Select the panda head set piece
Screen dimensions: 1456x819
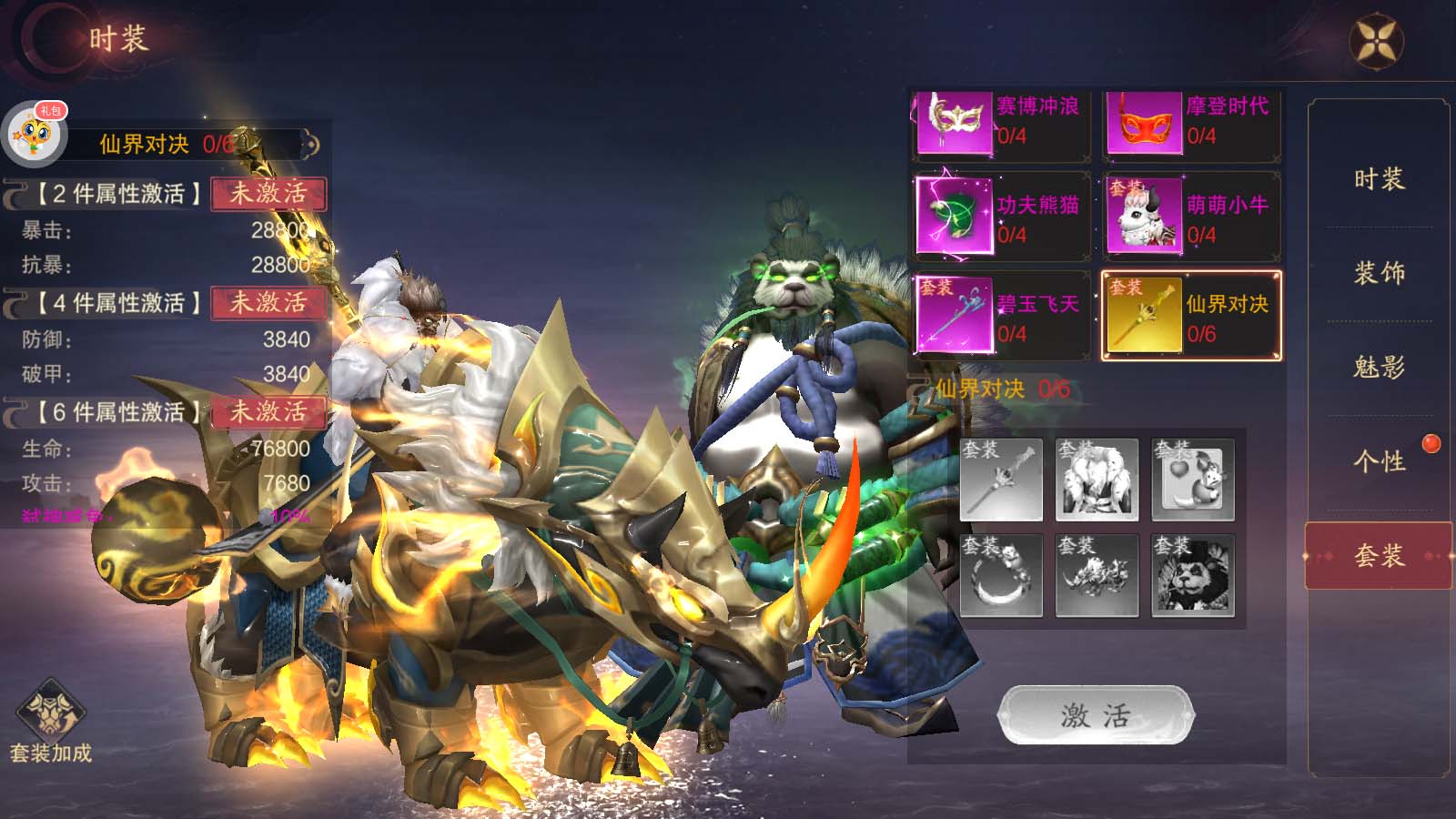[x=1192, y=576]
